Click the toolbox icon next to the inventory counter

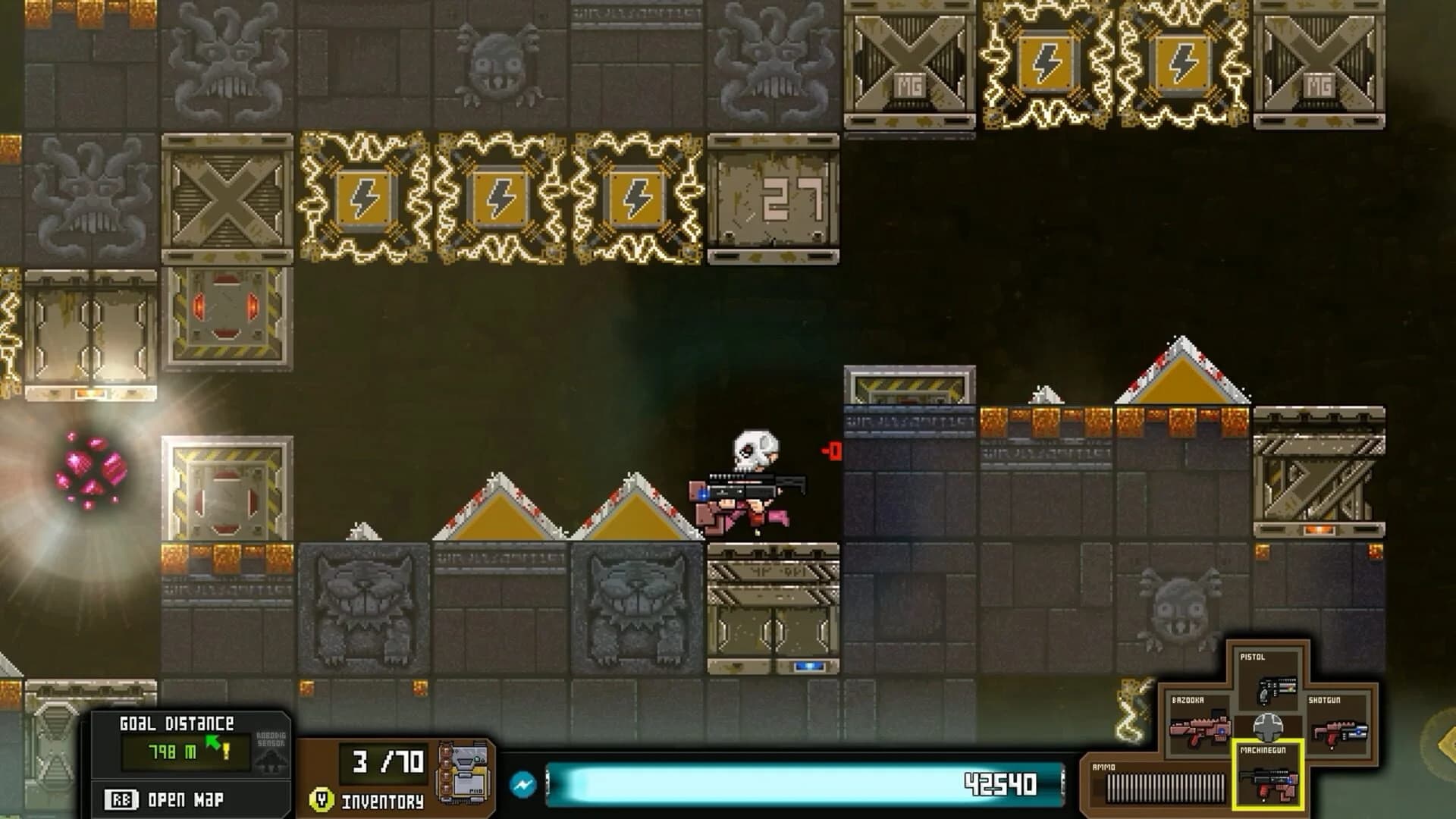point(466,773)
